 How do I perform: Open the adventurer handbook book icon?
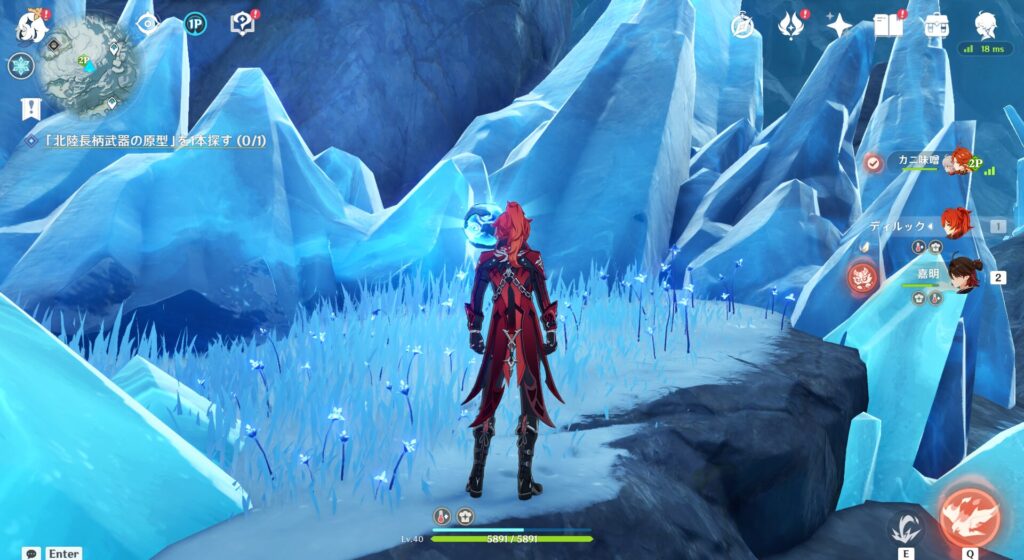[887, 25]
